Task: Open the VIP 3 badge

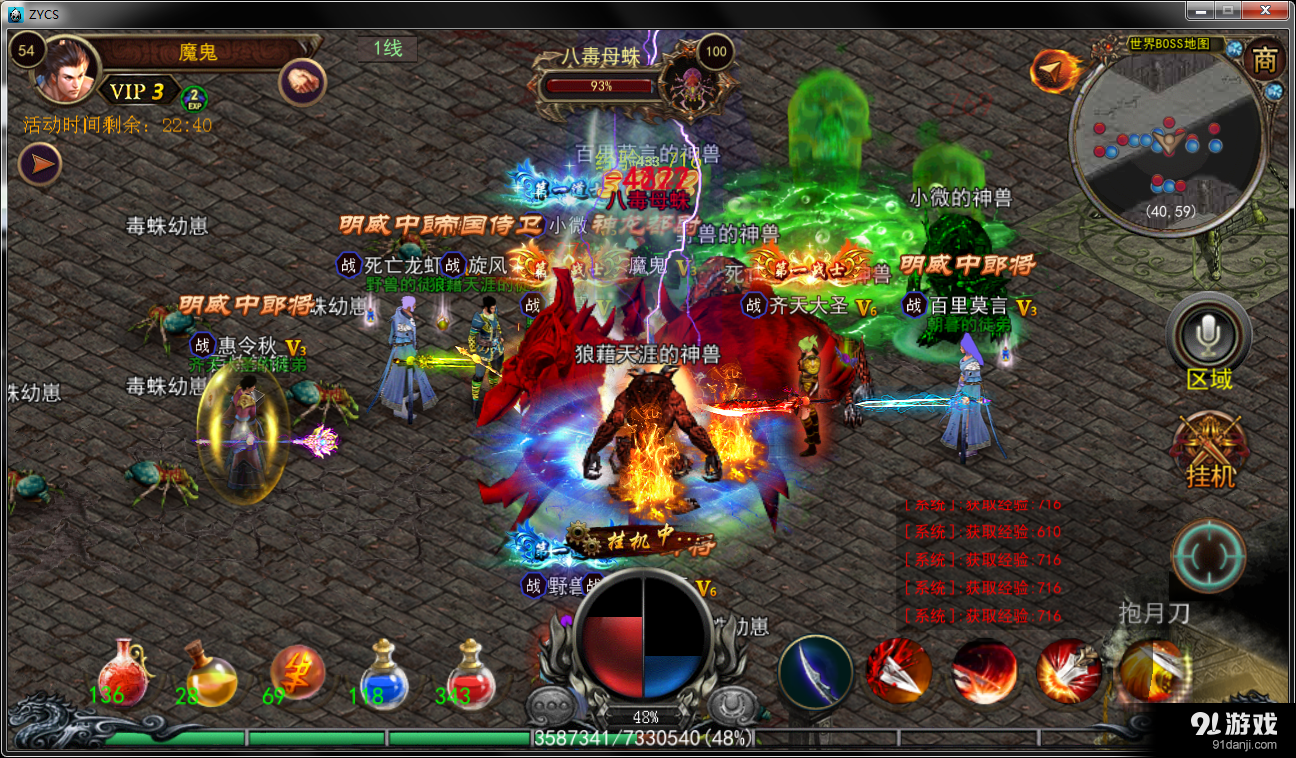Action: 136,92
